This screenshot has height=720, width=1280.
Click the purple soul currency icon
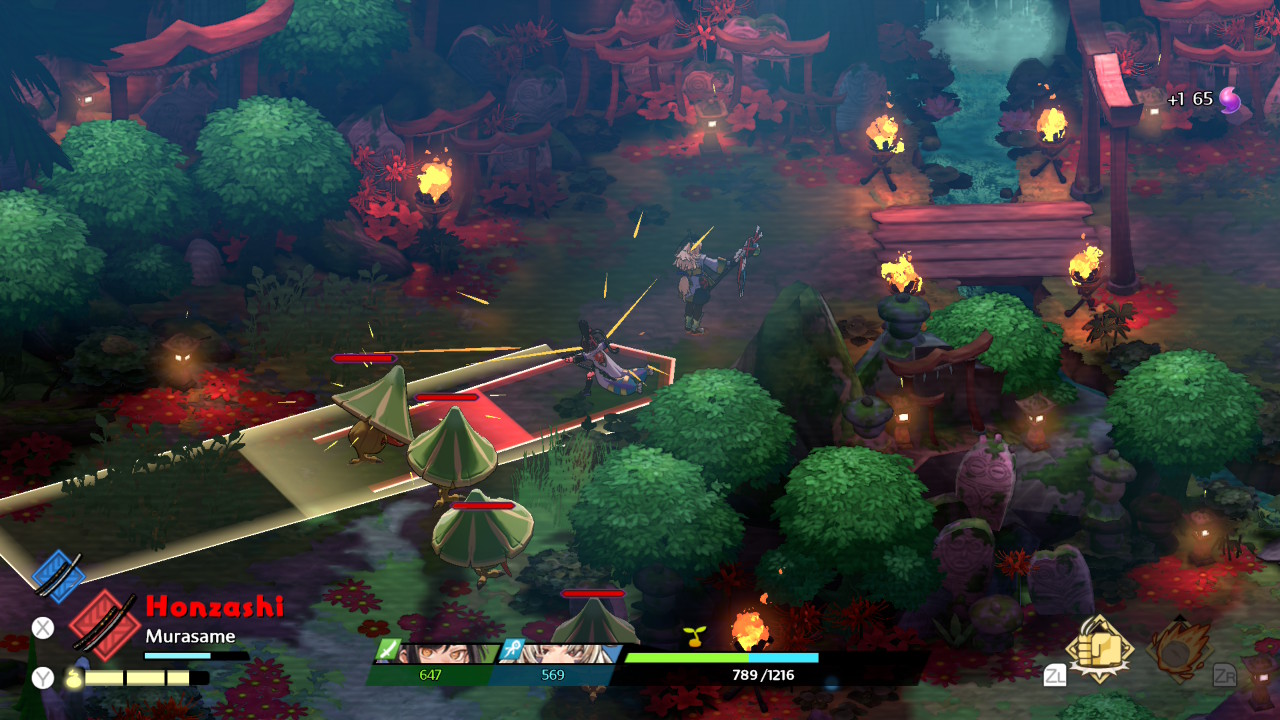point(1229,100)
